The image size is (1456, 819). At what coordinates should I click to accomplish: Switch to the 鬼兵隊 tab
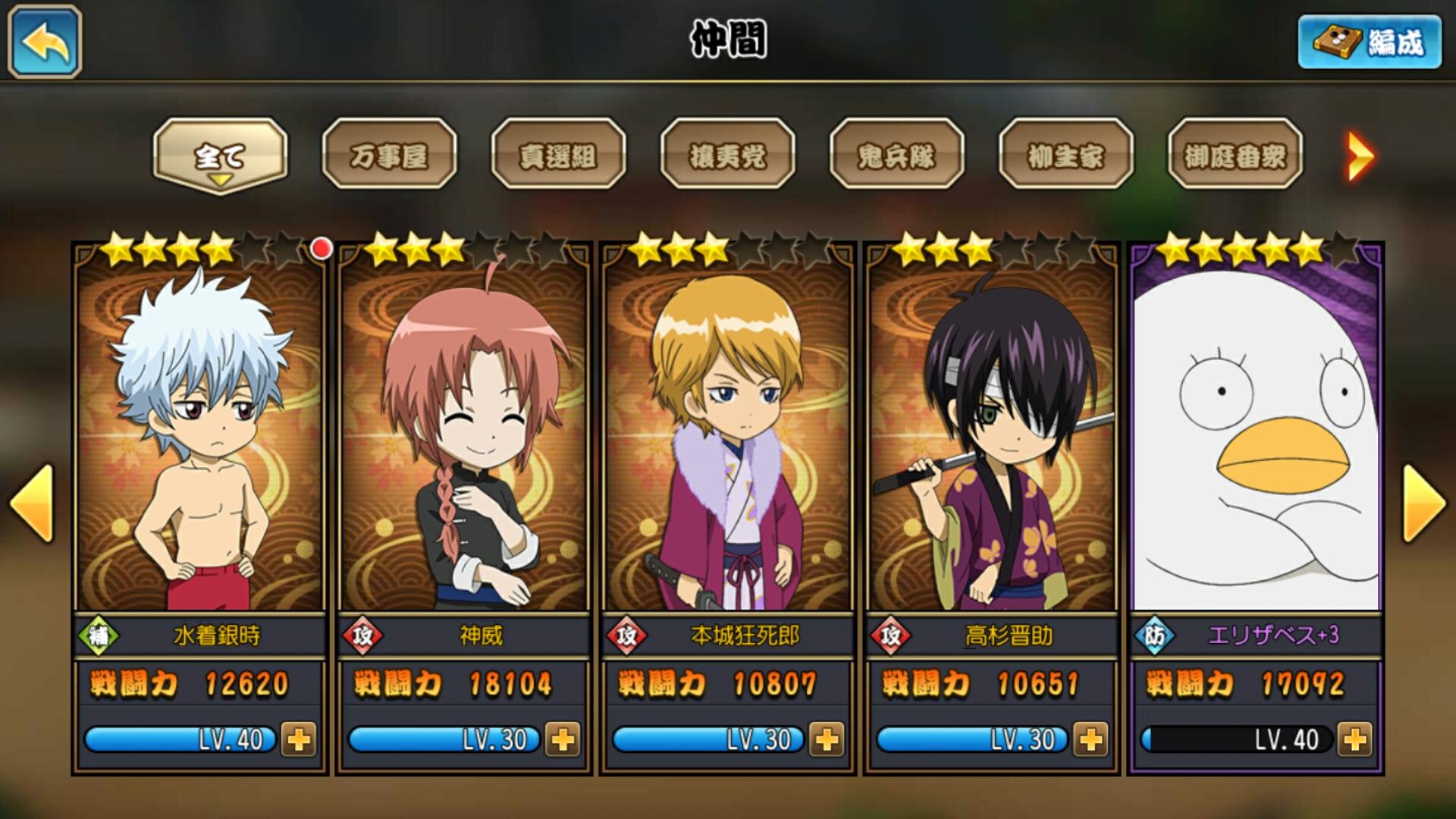tap(896, 155)
